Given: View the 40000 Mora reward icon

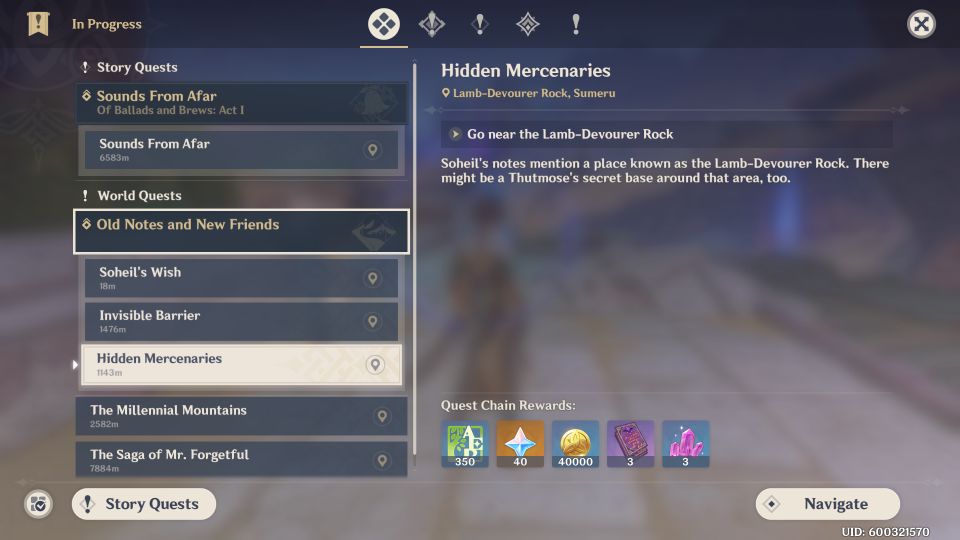Looking at the screenshot, I should pos(575,444).
